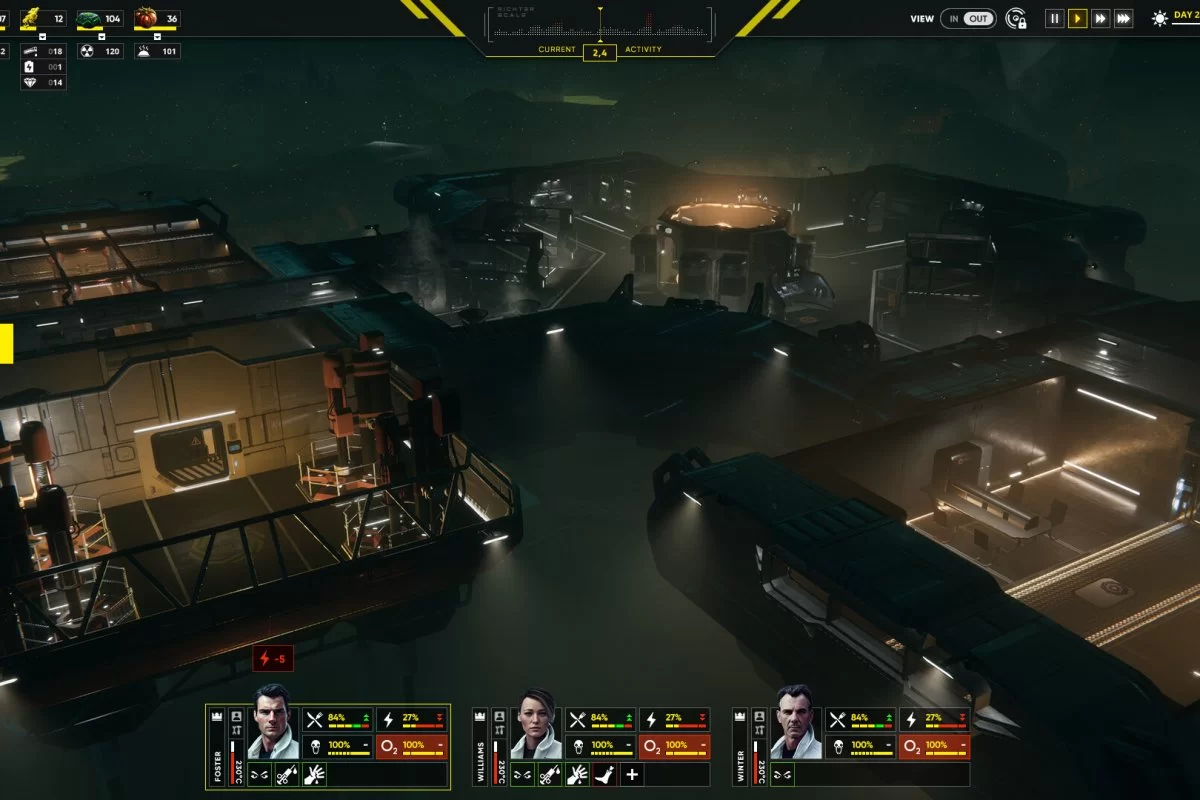The width and height of the screenshot is (1200, 800).
Task: Click Winter's tired eyes status icon
Action: 783,774
